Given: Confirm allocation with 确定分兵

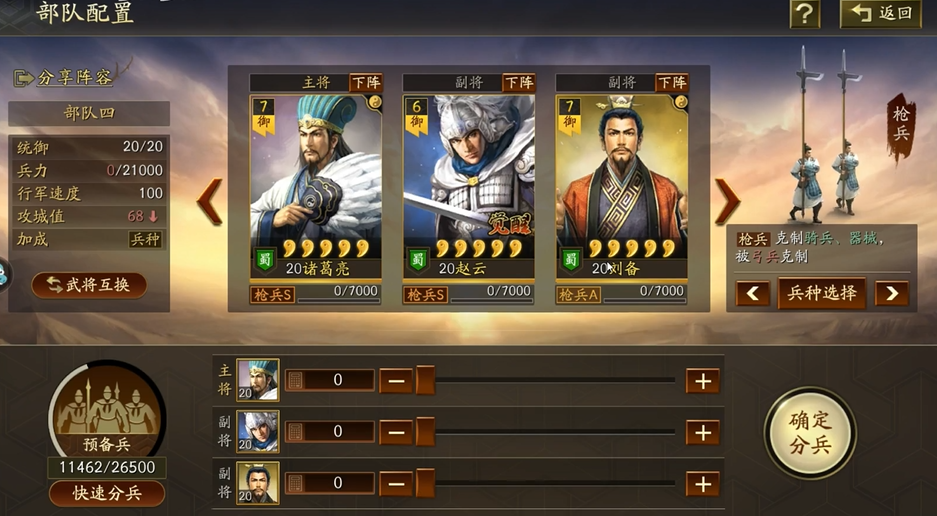Looking at the screenshot, I should coord(809,432).
